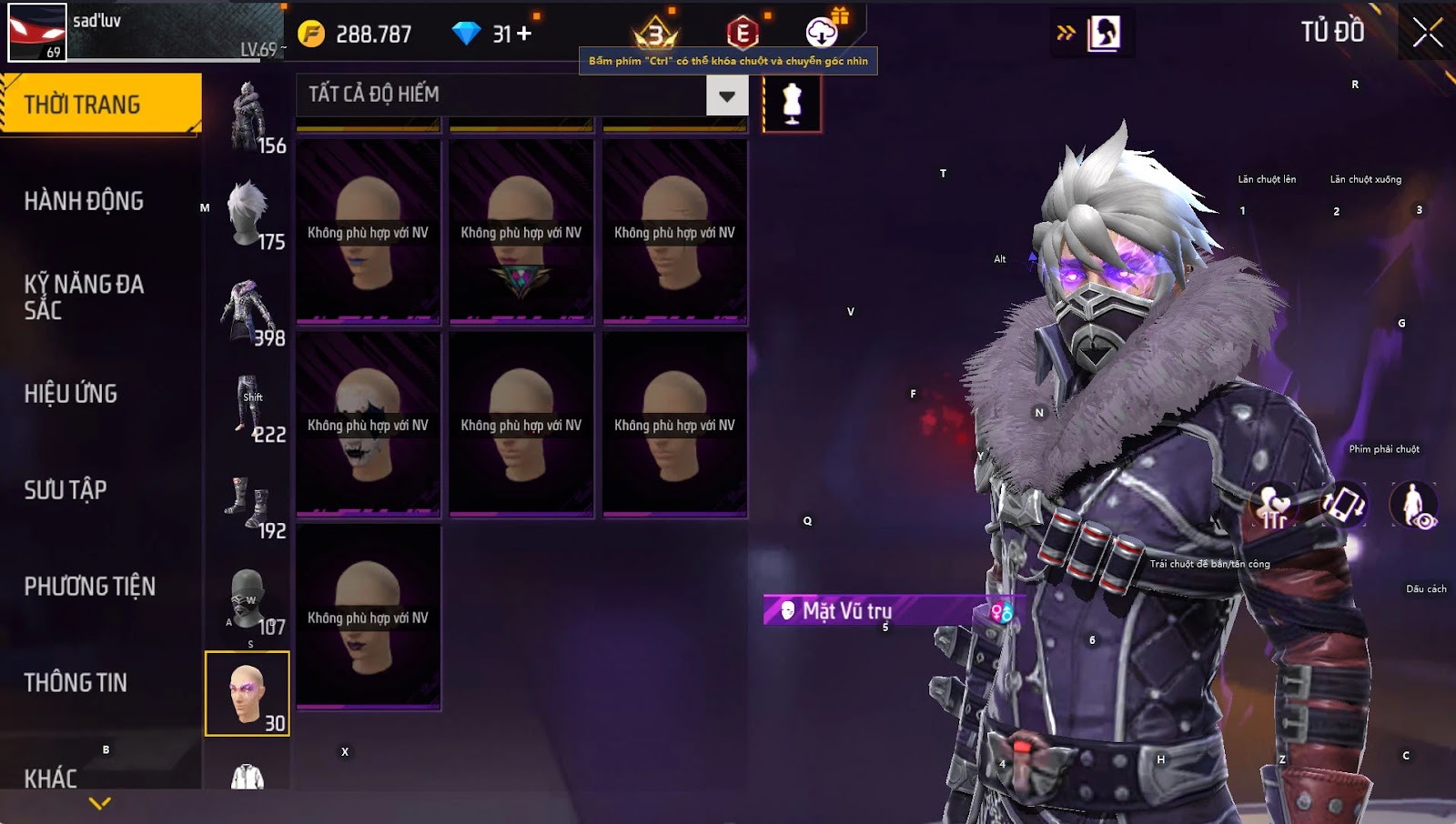Image resolution: width=1456 pixels, height=824 pixels.
Task: Select the skull face paint item
Action: click(368, 425)
